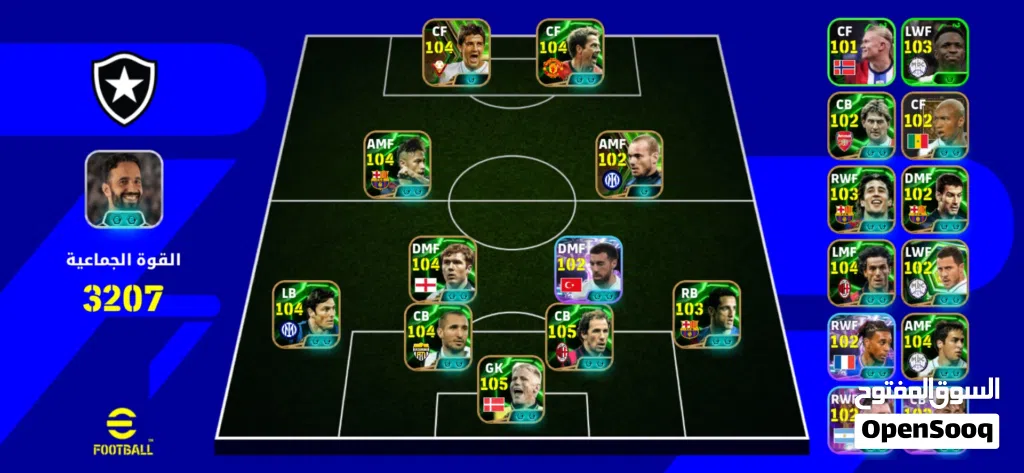Choose the CB 105 AC Milan card
The image size is (1024, 473).
click(580, 337)
